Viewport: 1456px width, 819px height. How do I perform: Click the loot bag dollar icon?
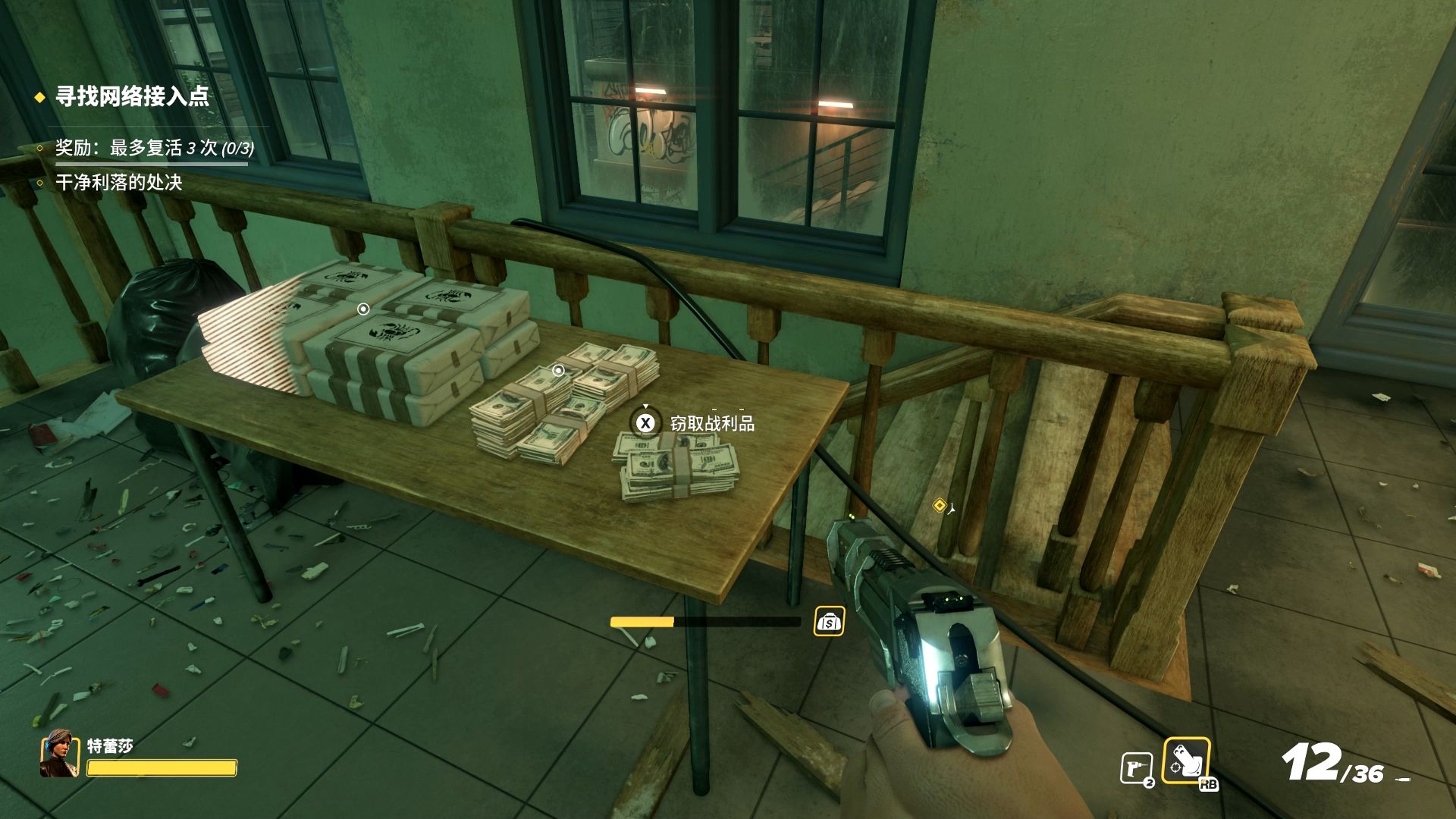coord(829,622)
